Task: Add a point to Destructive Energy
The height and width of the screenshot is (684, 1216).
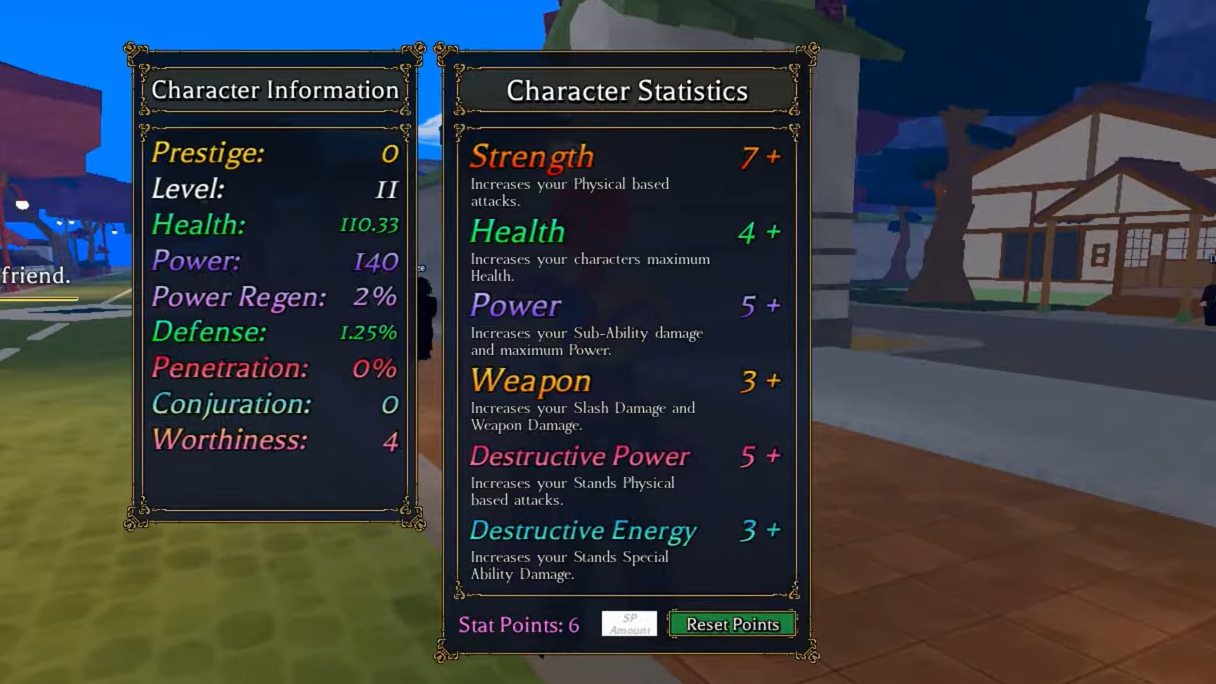Action: click(x=773, y=530)
